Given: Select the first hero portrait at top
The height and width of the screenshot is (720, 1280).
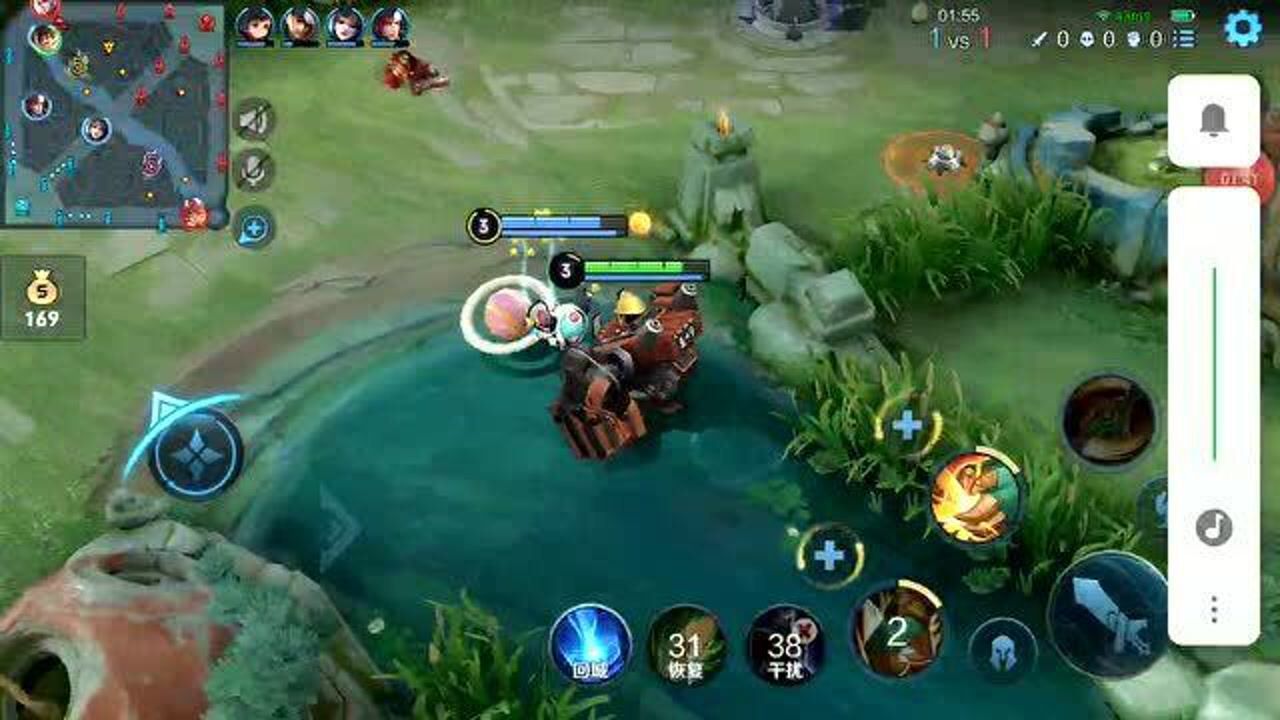Looking at the screenshot, I should pyautogui.click(x=255, y=25).
